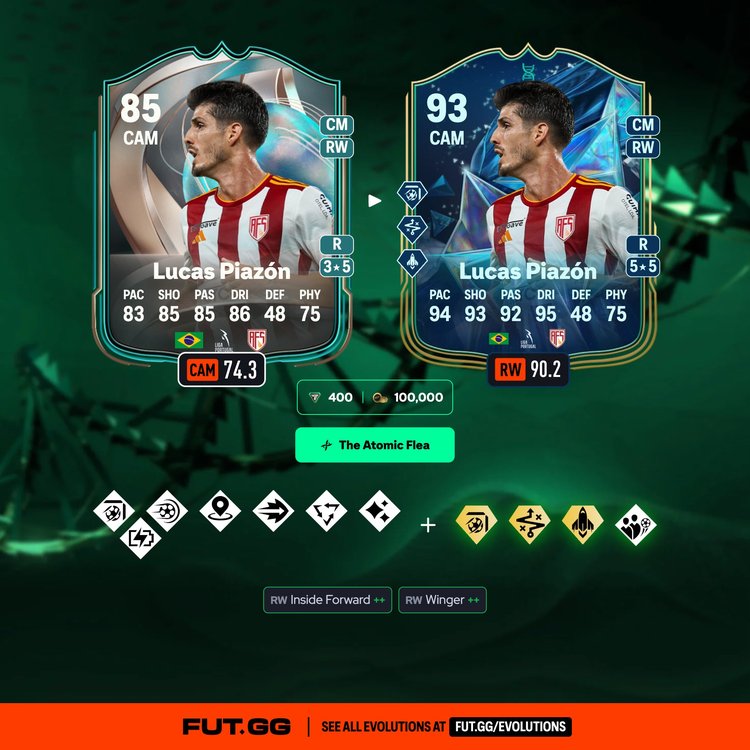Select the white triangle arrows playstyle icon

coord(326,511)
